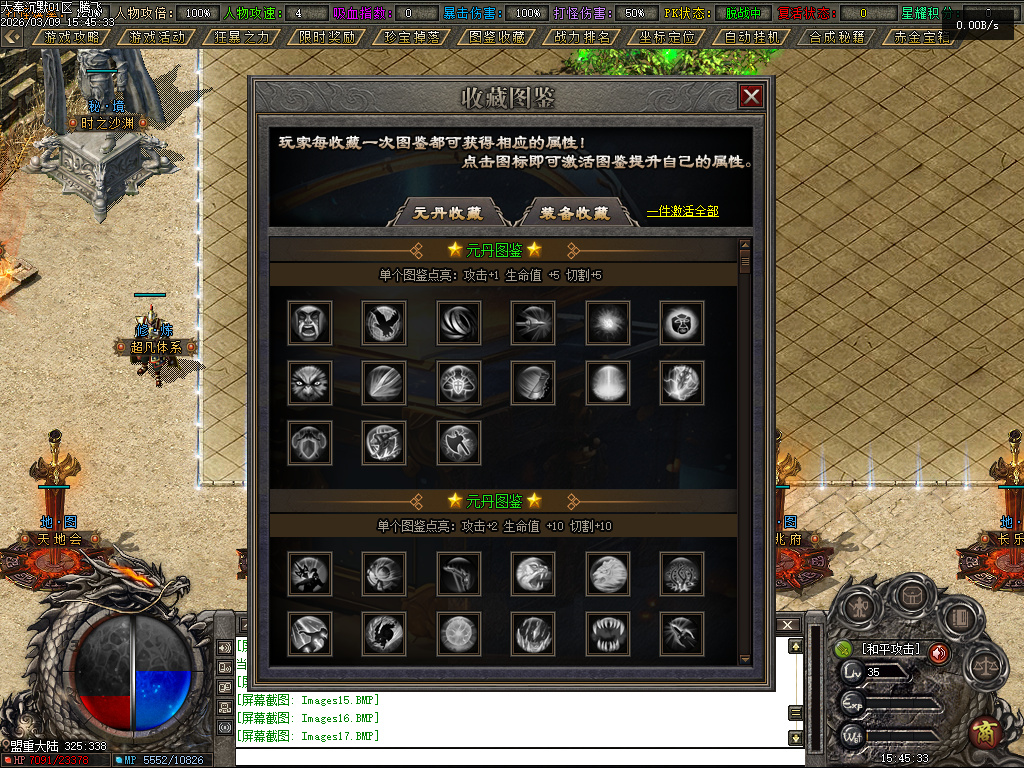Screen dimensions: 1024x768
Task: Switch to the 元丹收藏 tab
Action: (448, 213)
